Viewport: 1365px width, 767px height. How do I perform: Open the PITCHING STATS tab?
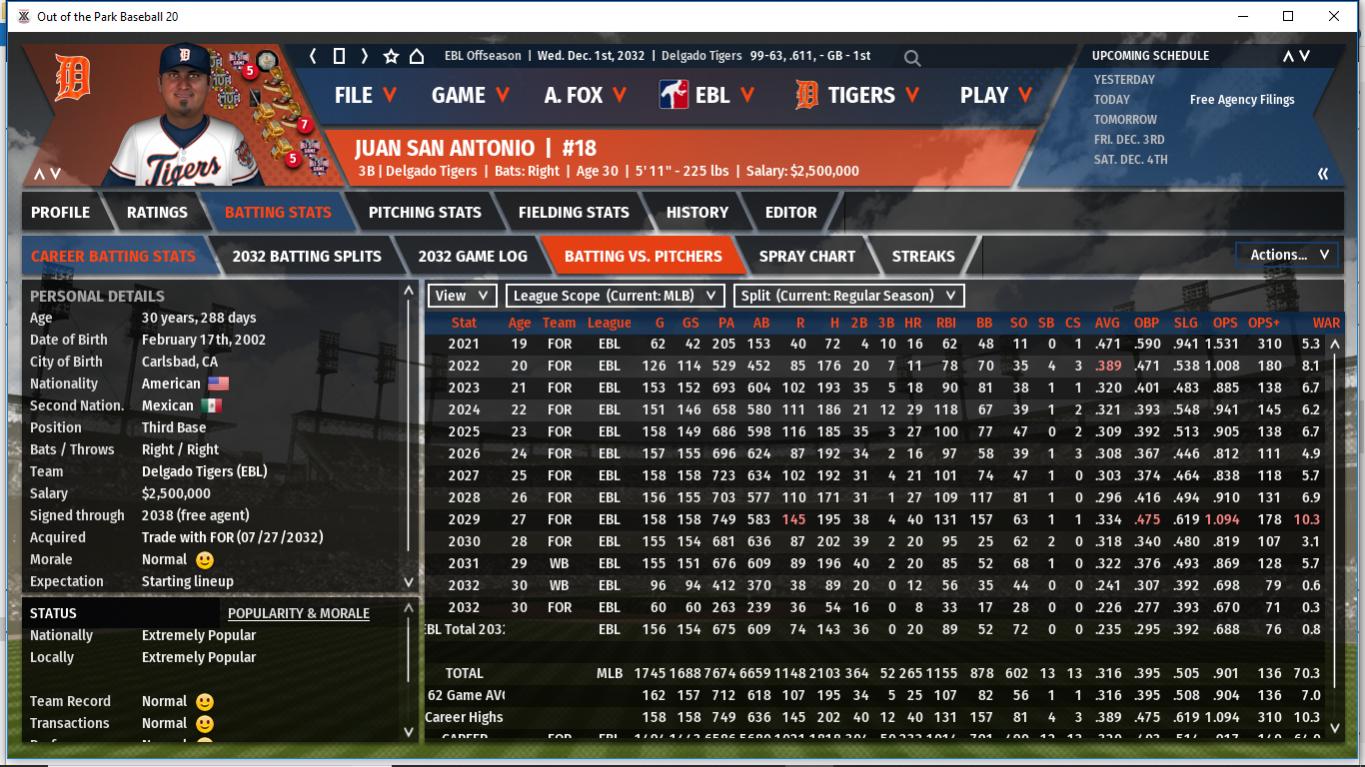tap(425, 212)
